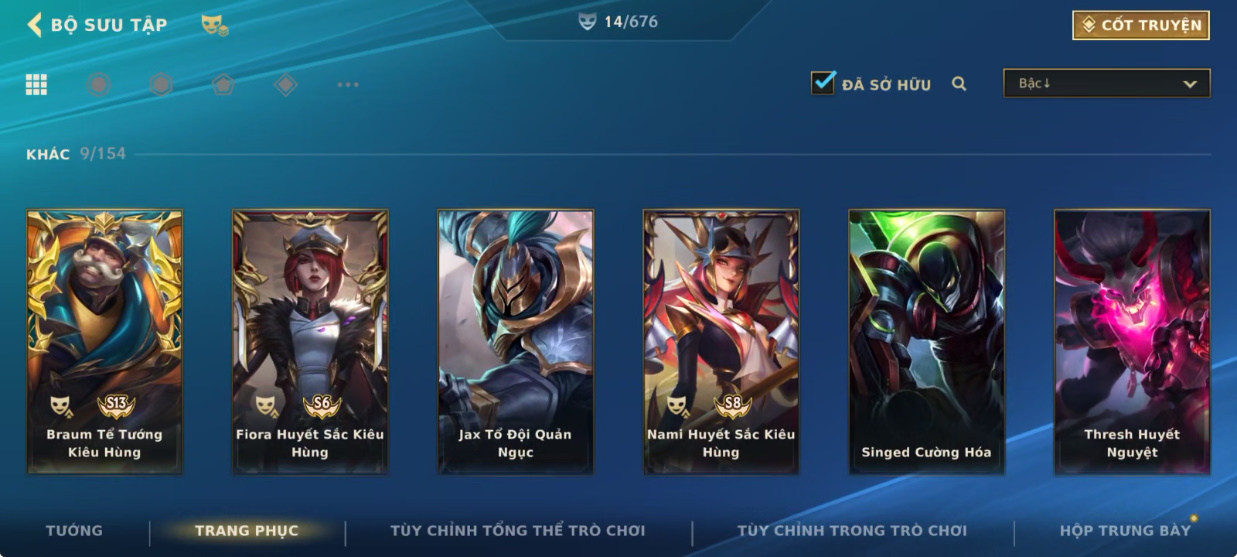Go back from Bộ Sưu Tập
The width and height of the screenshot is (1237, 557).
[x=35, y=25]
